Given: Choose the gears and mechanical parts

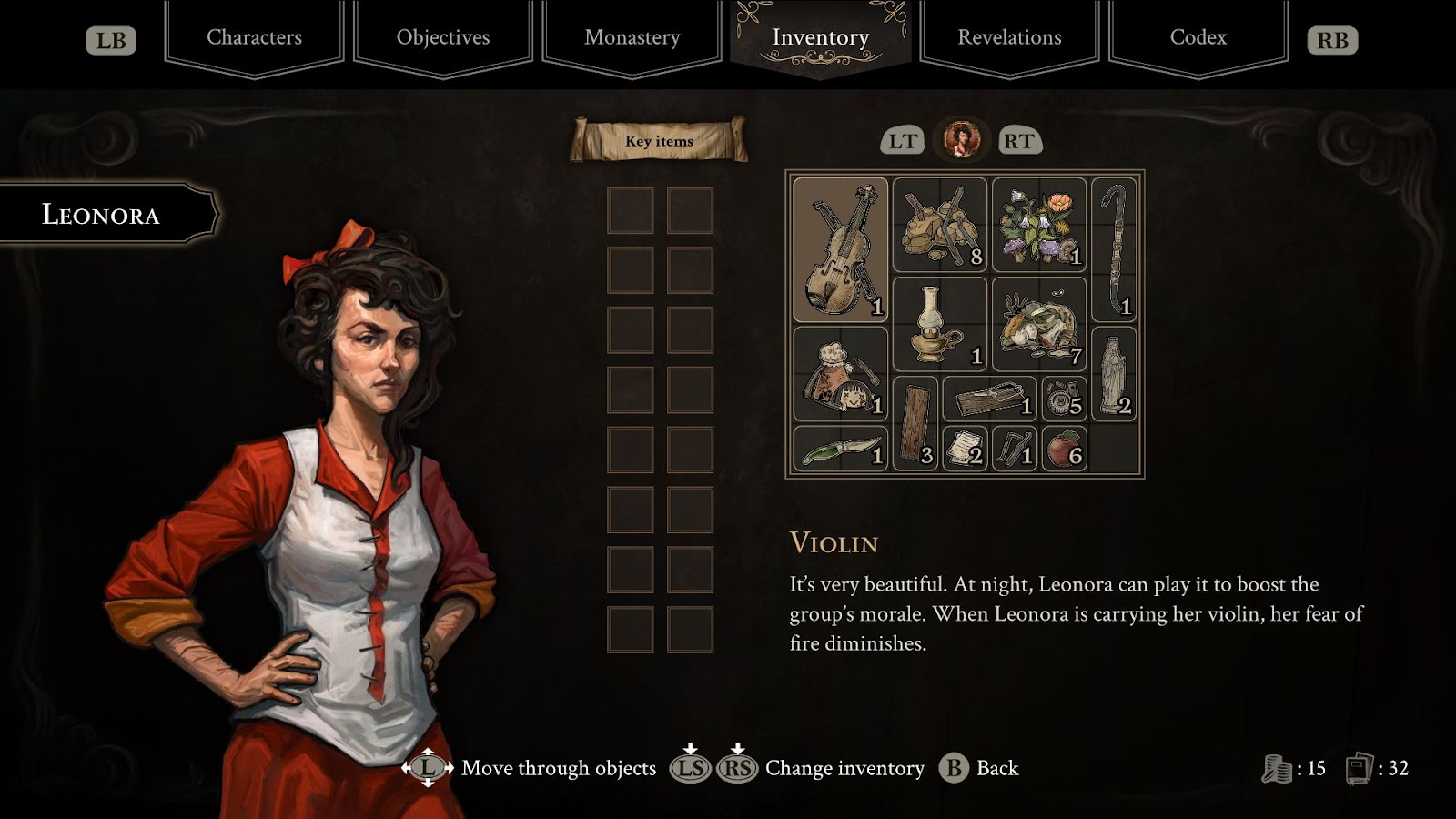Looking at the screenshot, I should [x=1063, y=399].
